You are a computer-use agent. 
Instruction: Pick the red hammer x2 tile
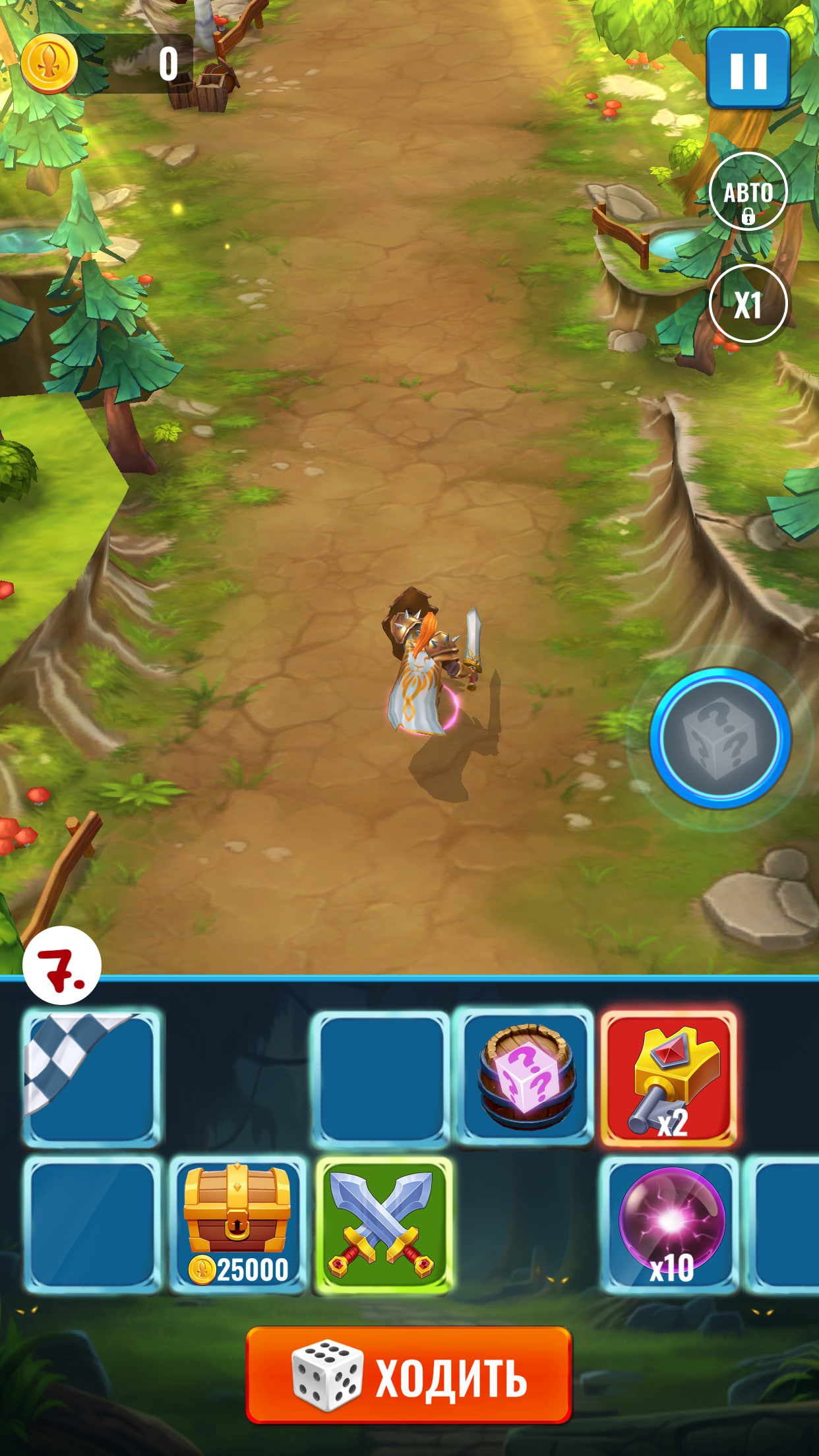(x=669, y=1077)
